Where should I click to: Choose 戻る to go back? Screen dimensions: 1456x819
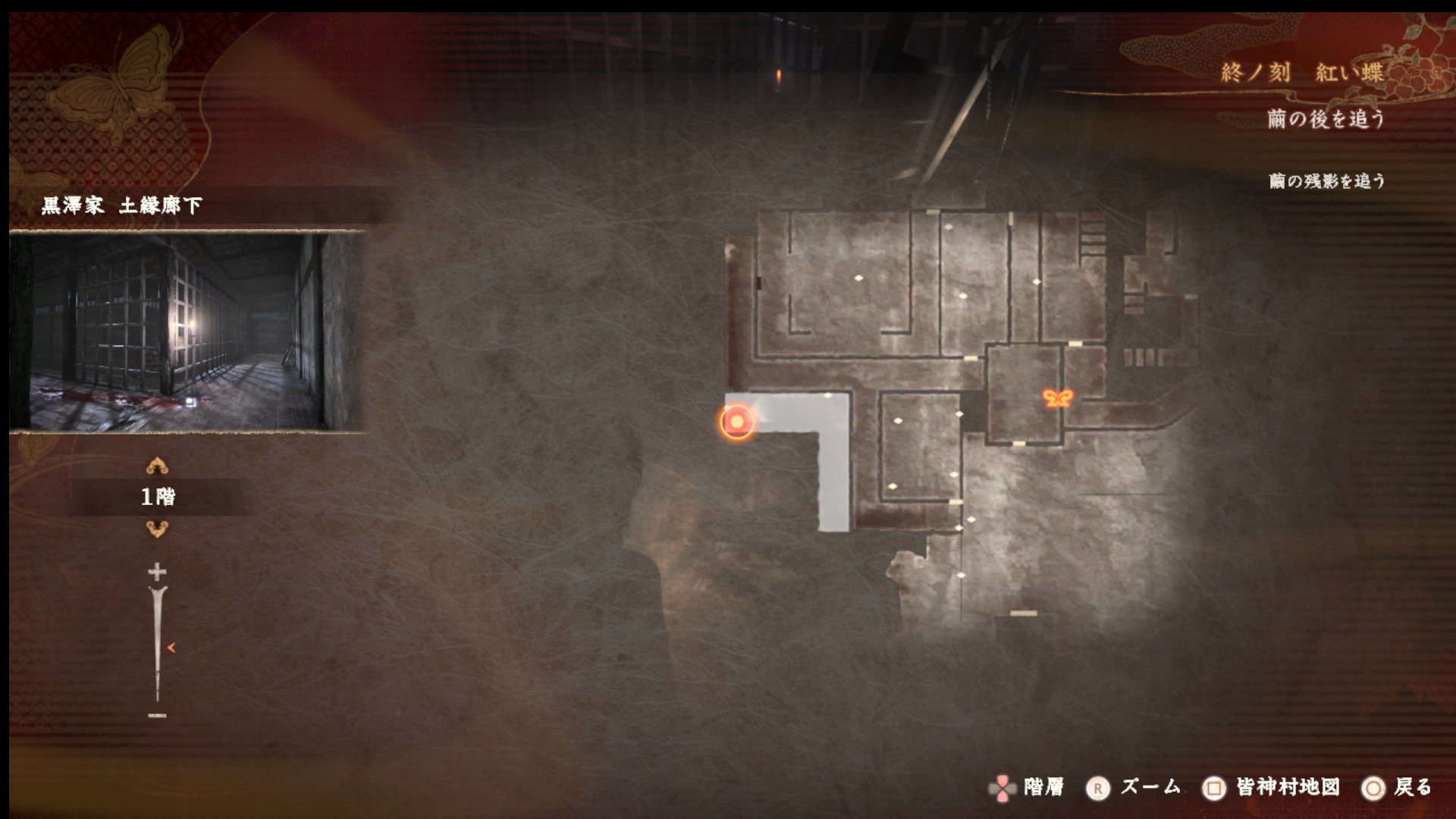point(1412,787)
